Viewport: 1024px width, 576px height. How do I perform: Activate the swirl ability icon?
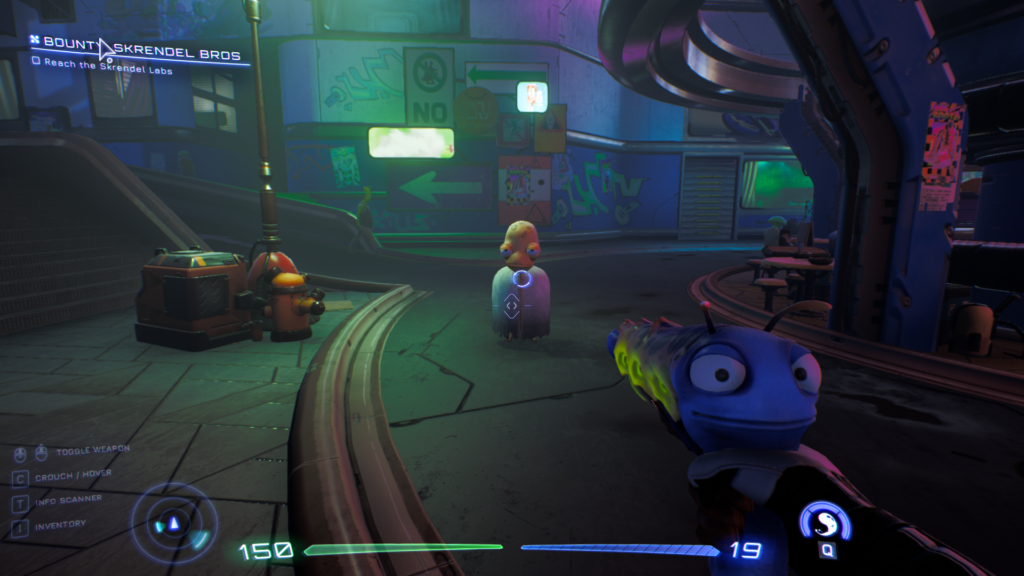tap(826, 523)
